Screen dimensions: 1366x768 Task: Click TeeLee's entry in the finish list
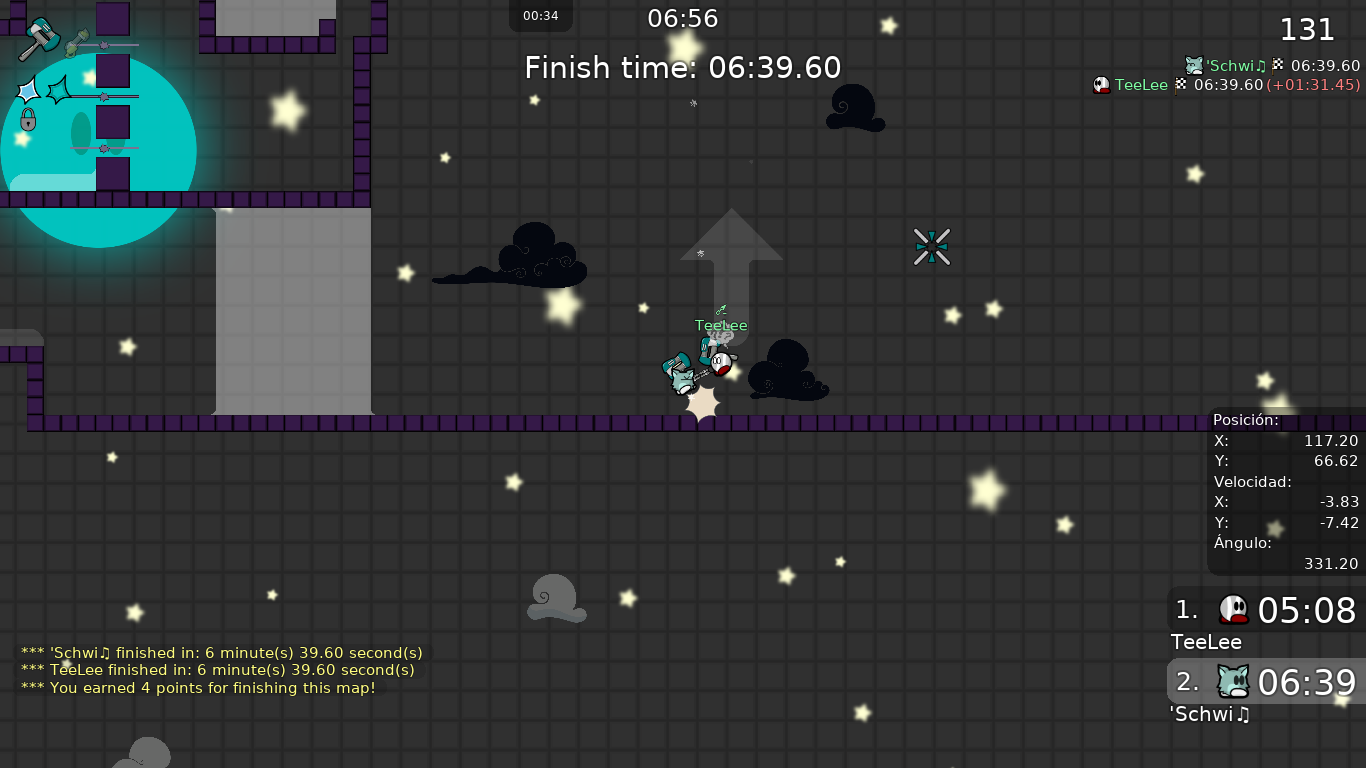click(1226, 85)
